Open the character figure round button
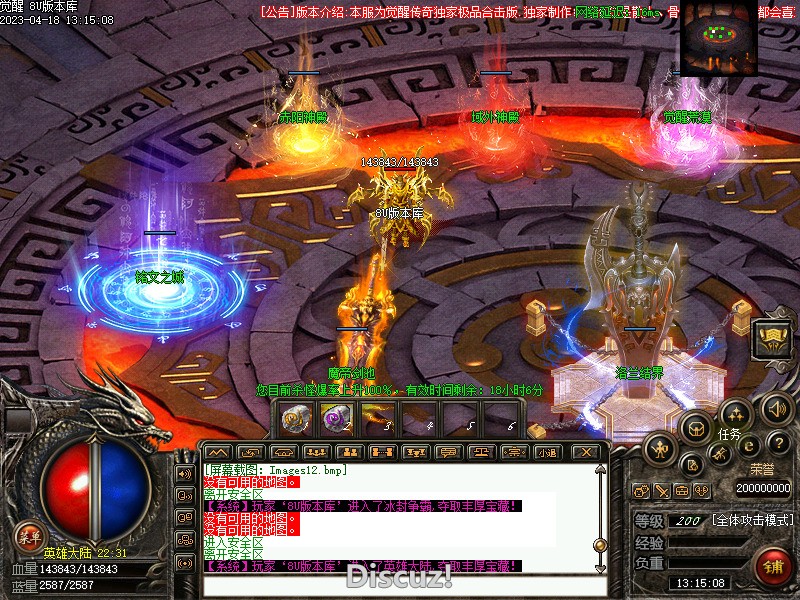Viewport: 800px width, 600px height. 658,449
